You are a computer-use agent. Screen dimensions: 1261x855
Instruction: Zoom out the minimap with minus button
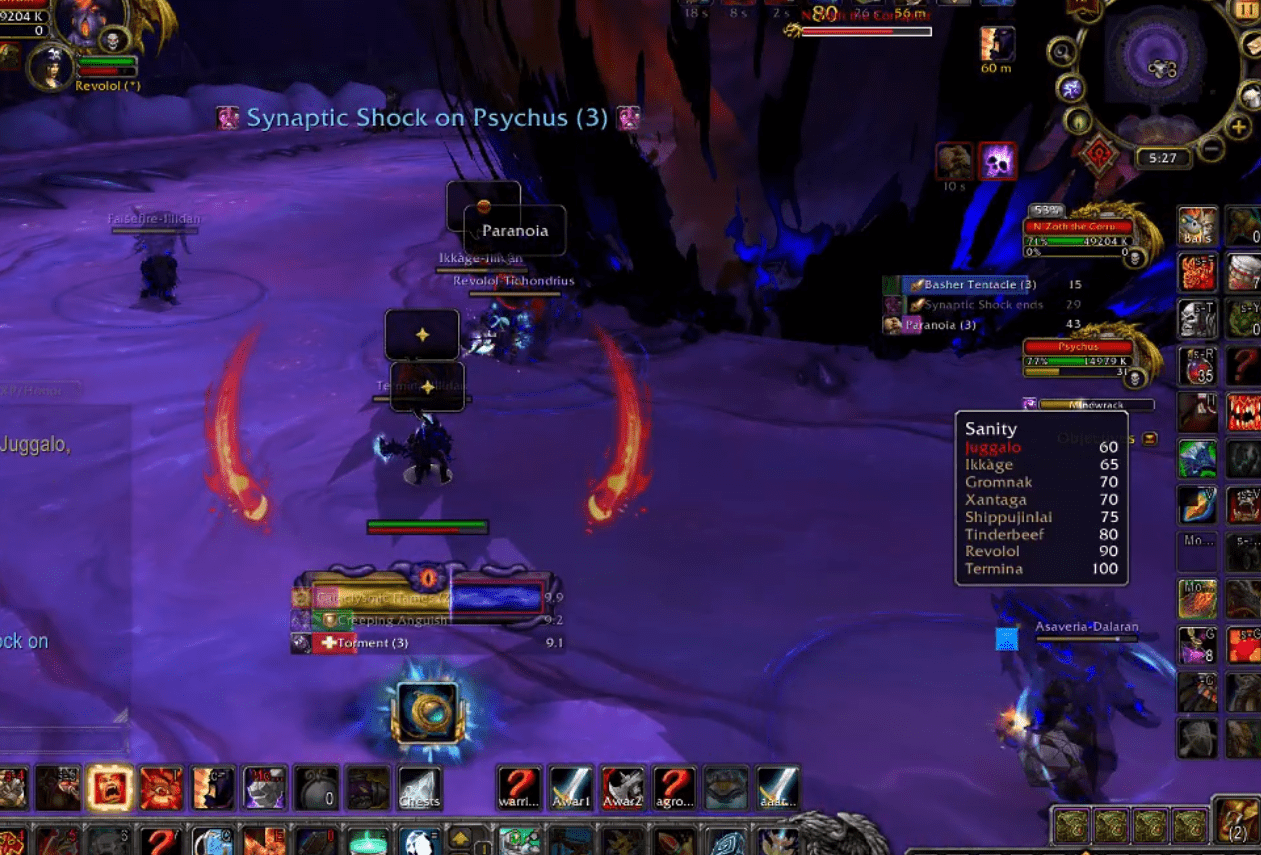(1211, 149)
